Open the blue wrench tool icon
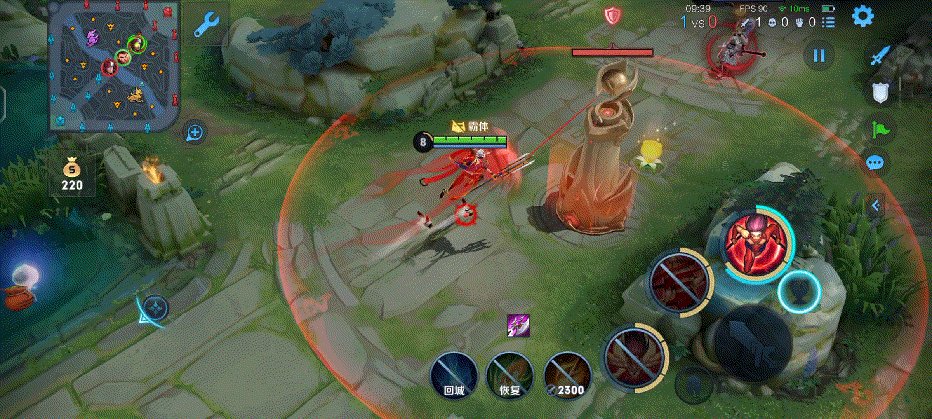Viewport: 932px width, 419px height. click(x=207, y=26)
